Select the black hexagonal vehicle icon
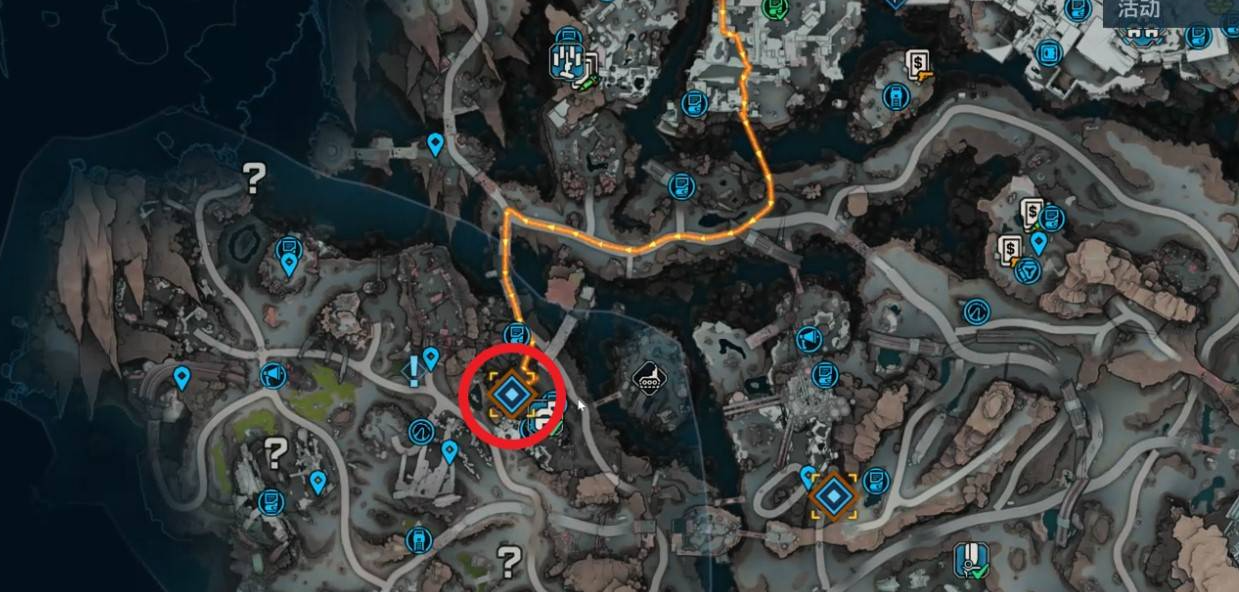This screenshot has height=592, width=1239. pos(648,379)
